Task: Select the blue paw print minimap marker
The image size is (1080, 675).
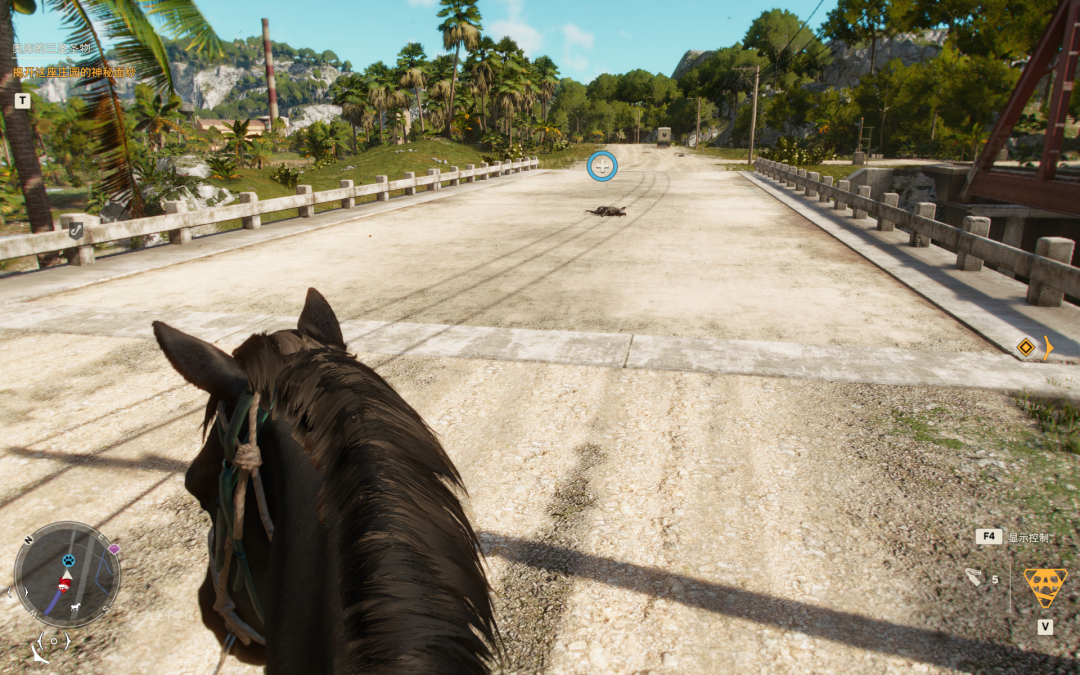Action: (69, 561)
